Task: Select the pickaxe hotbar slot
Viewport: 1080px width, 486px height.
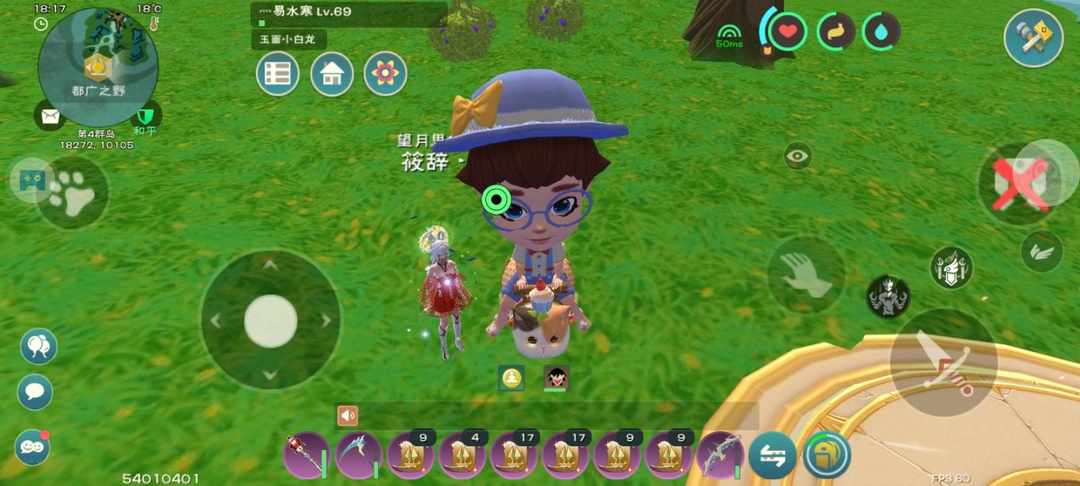Action: [x=359, y=455]
